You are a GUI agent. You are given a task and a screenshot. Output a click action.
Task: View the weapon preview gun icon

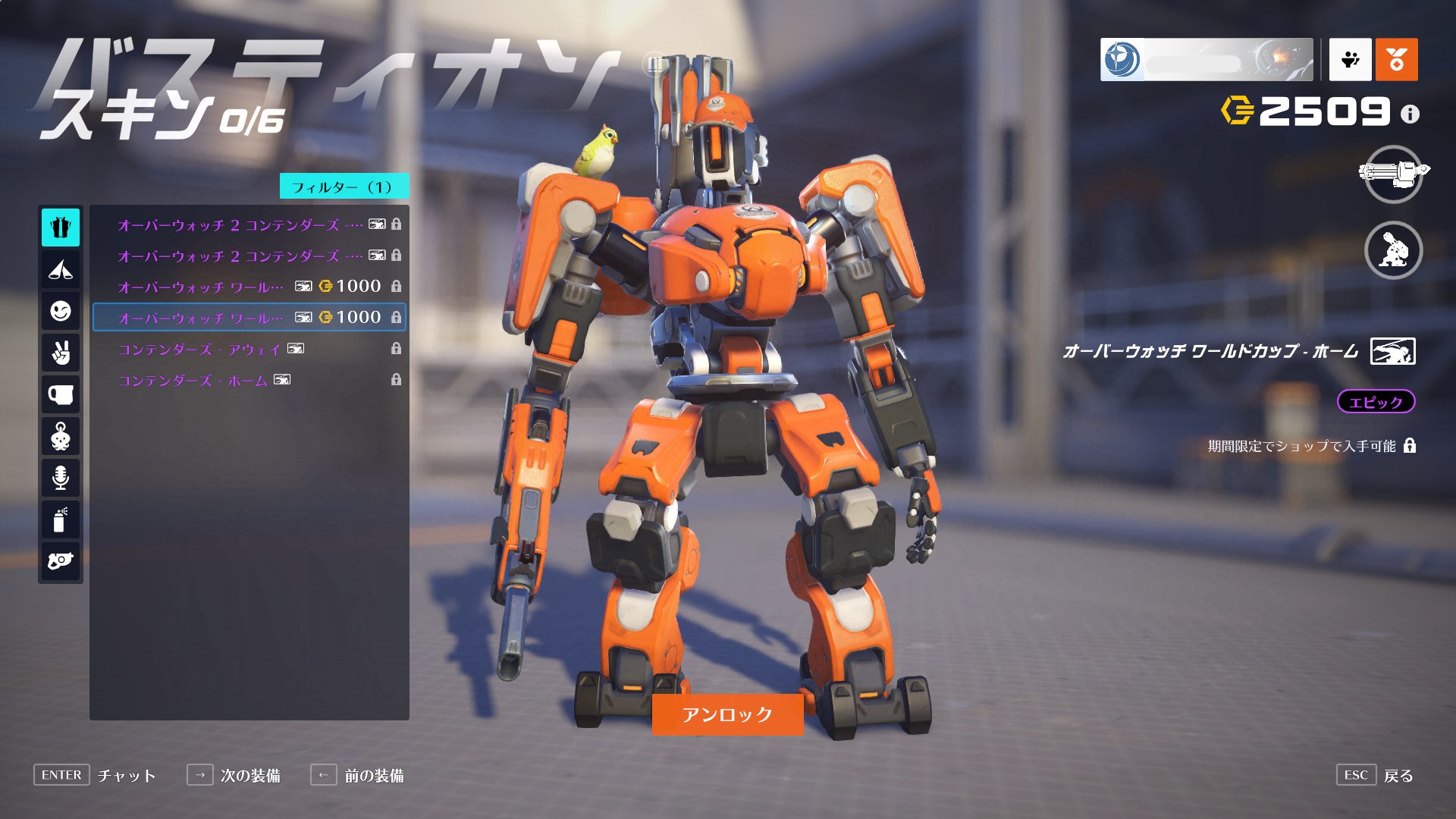[1393, 174]
